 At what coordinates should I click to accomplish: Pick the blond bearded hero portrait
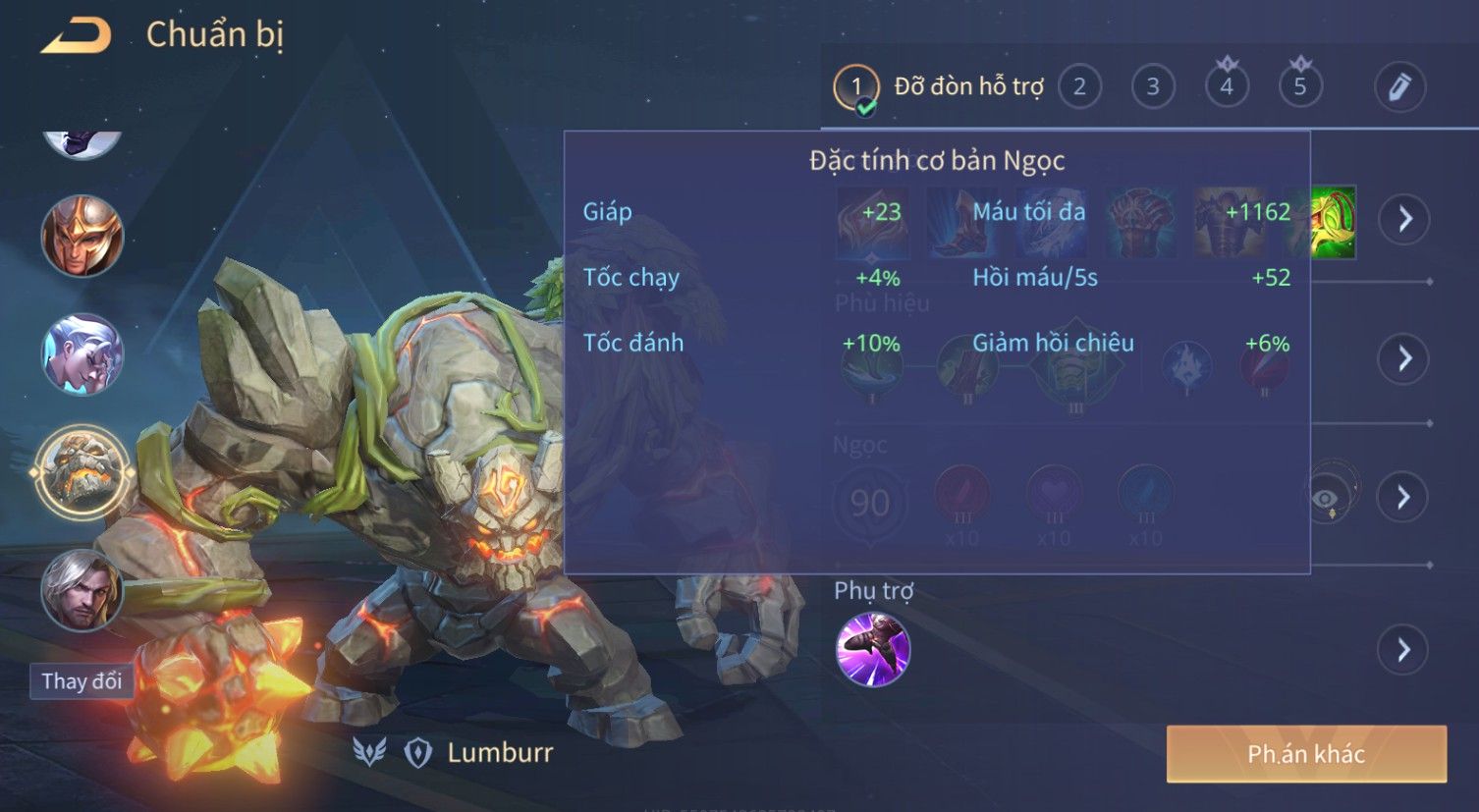(82, 589)
